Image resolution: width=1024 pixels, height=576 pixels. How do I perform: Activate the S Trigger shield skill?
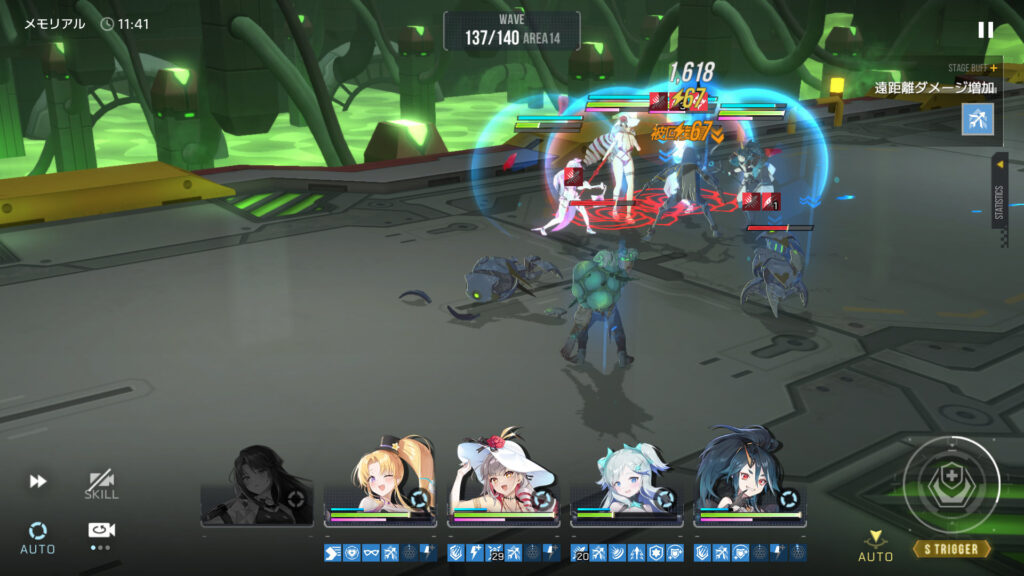951,485
